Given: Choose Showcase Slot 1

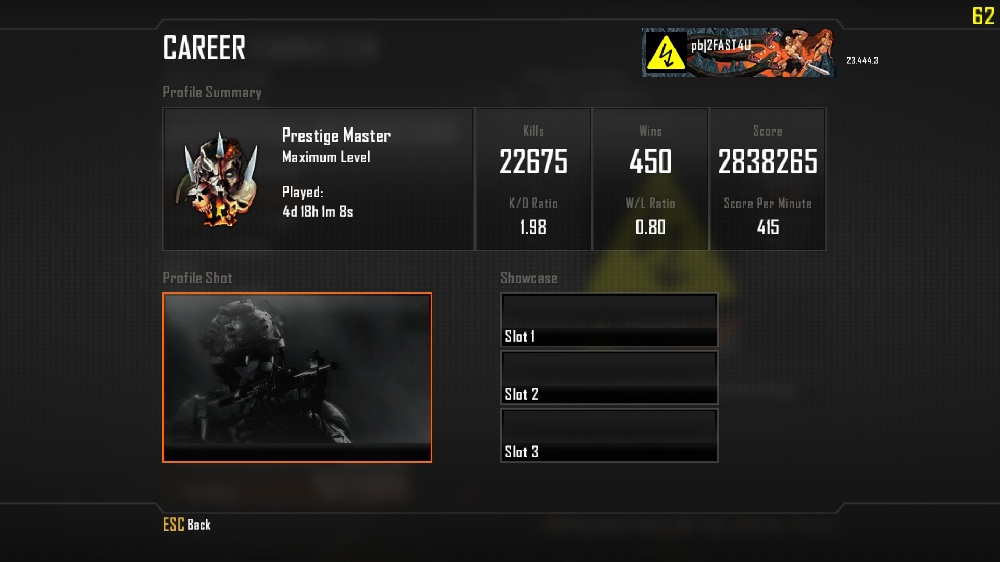Looking at the screenshot, I should 609,320.
